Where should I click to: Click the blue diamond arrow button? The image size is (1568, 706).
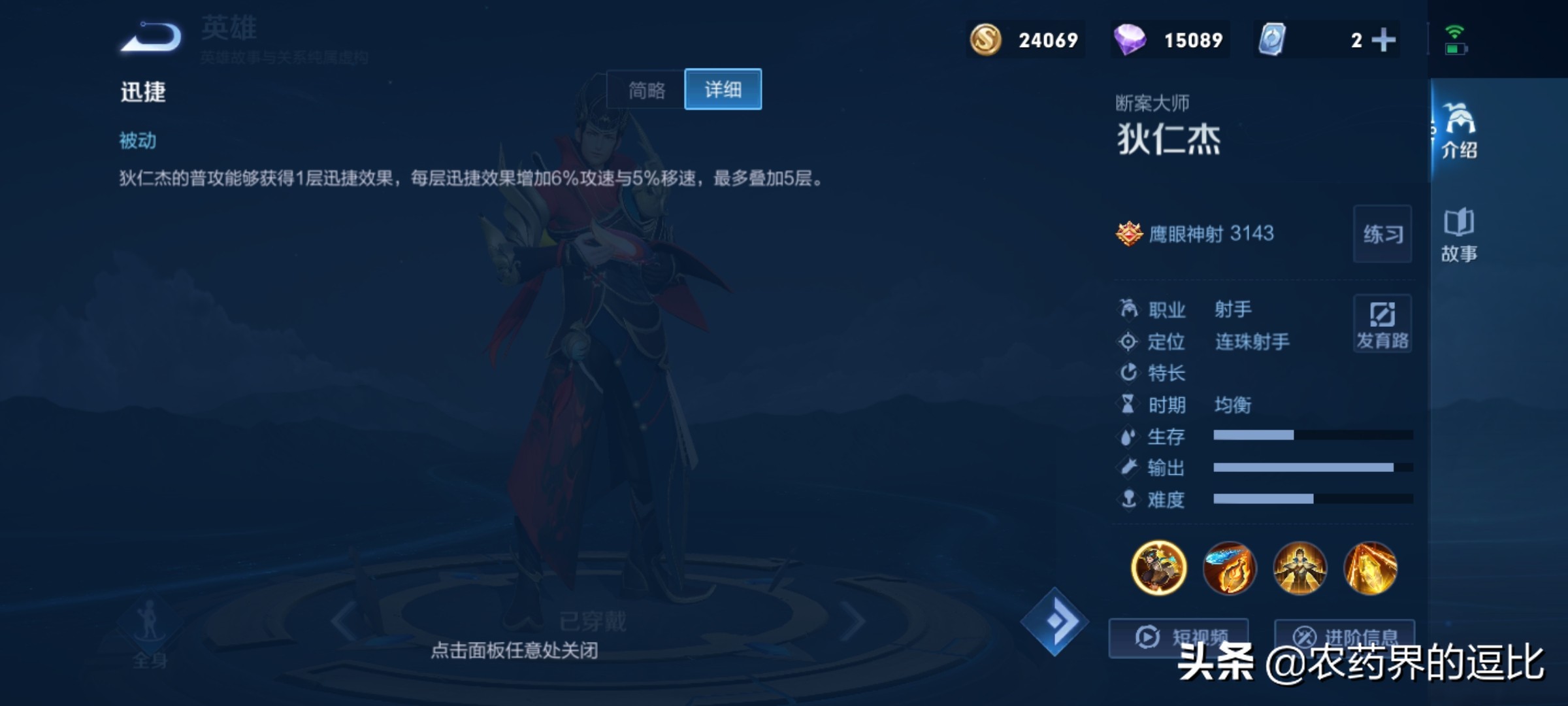point(1054,621)
